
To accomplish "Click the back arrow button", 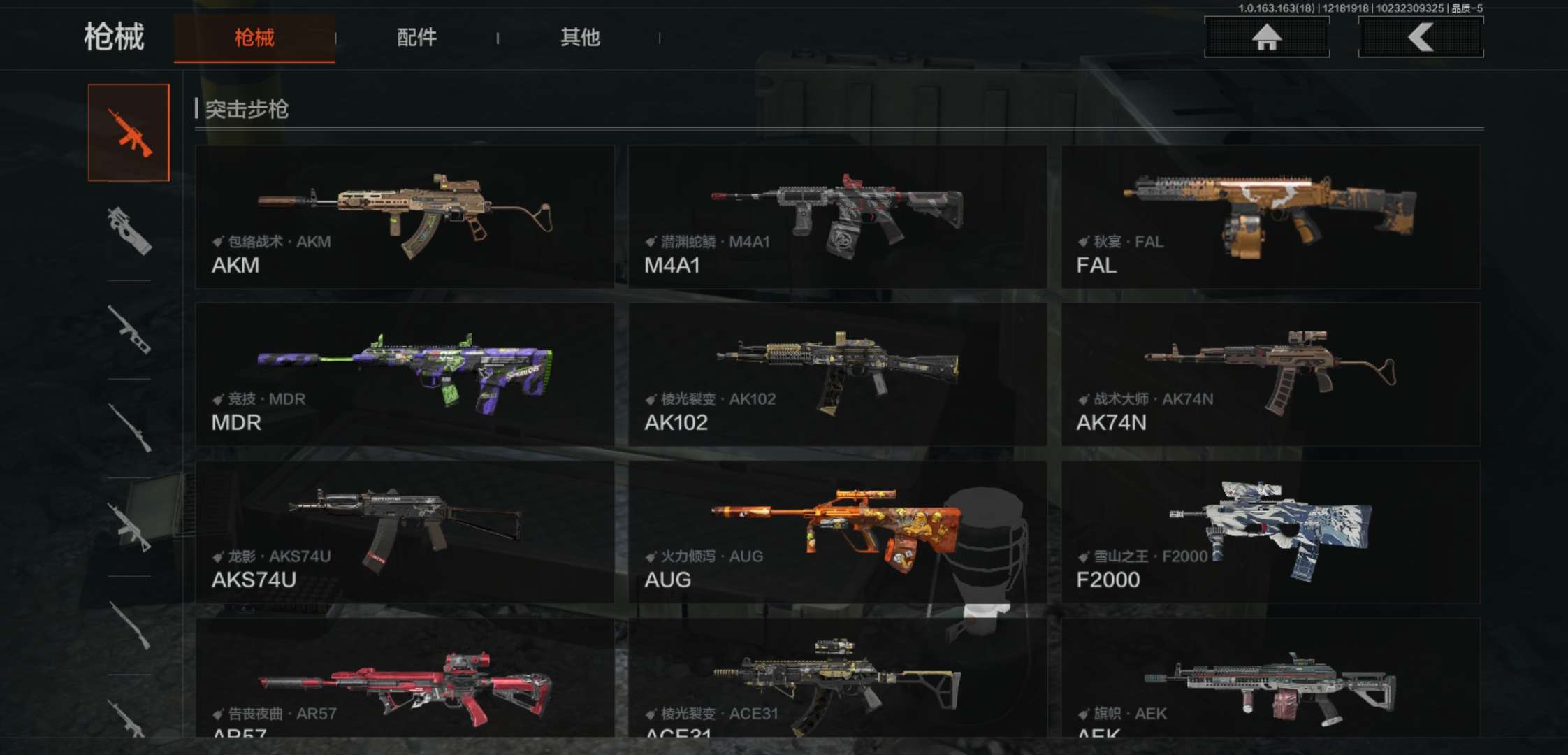I will pyautogui.click(x=1421, y=37).
